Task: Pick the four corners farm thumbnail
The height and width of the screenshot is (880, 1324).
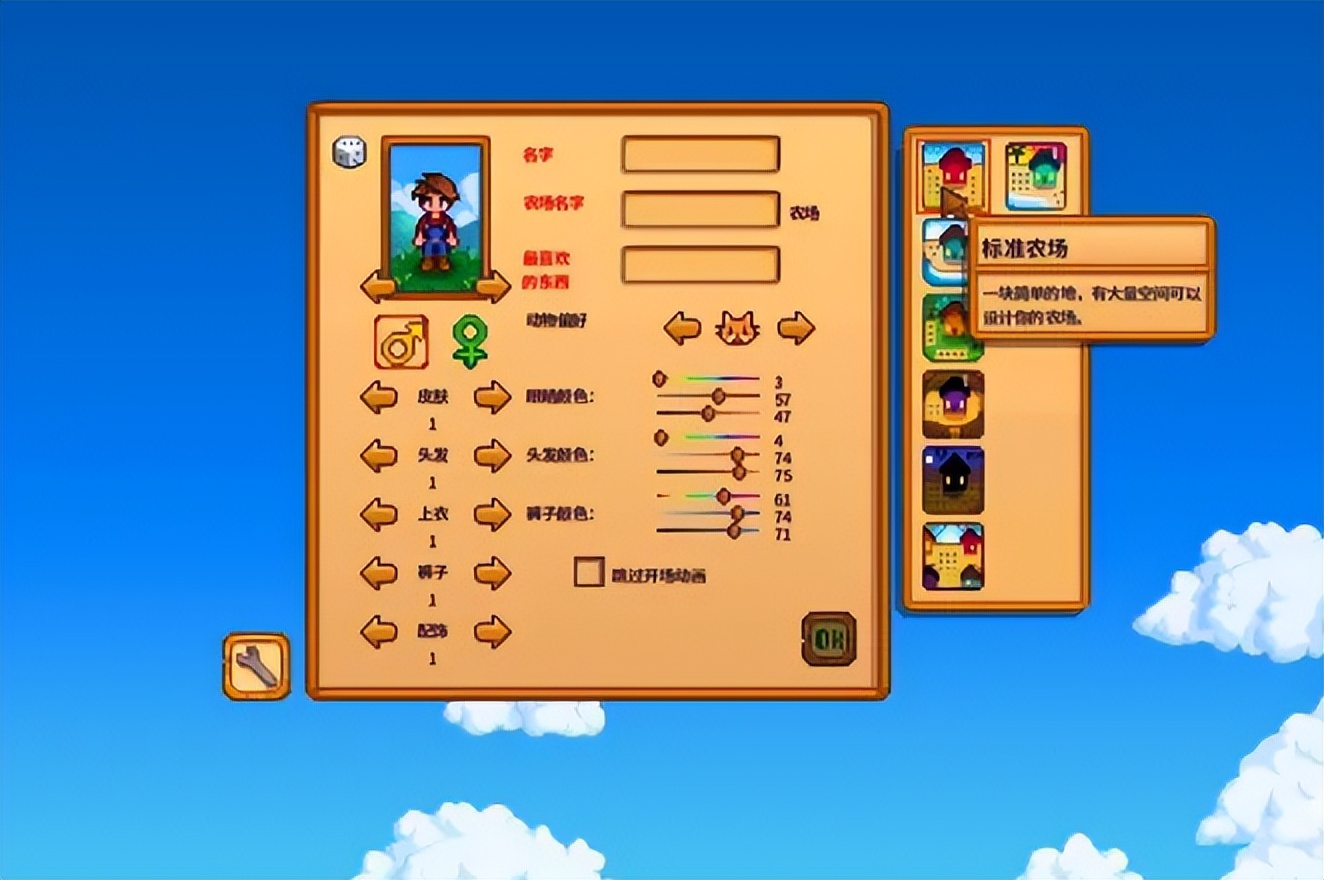Action: (x=953, y=556)
